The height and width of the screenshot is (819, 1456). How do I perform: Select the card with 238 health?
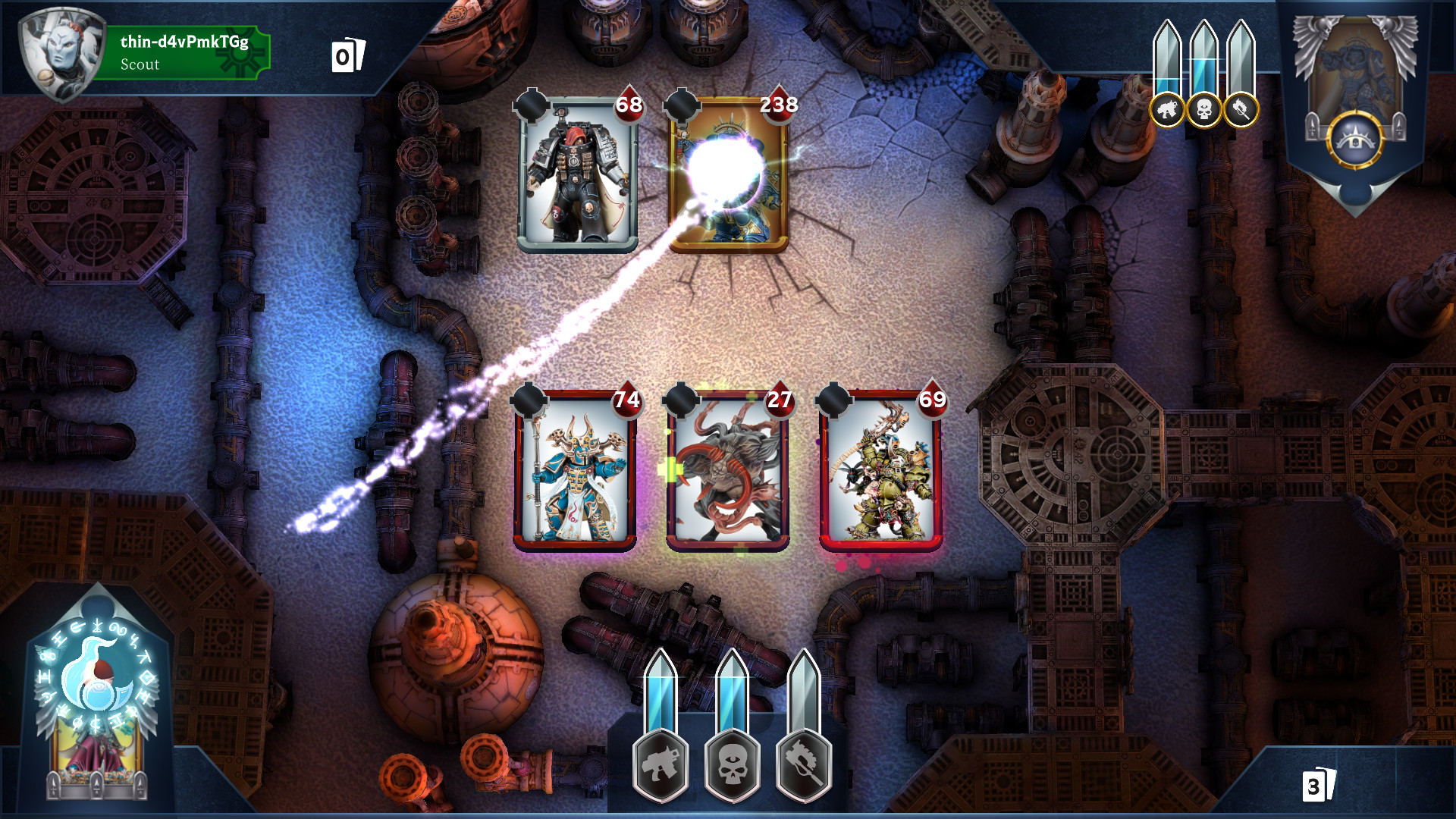click(x=730, y=176)
